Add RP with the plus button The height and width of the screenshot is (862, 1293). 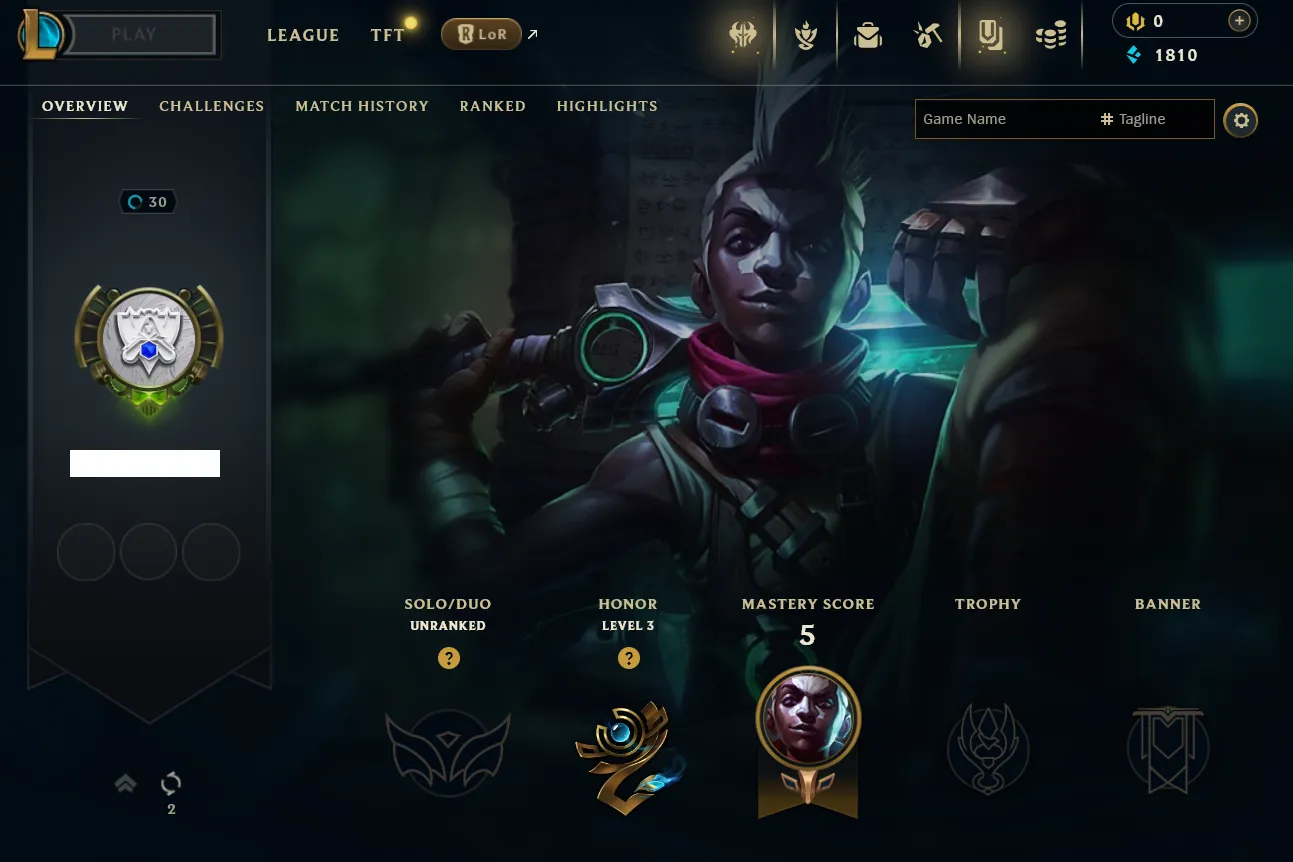tap(1239, 21)
